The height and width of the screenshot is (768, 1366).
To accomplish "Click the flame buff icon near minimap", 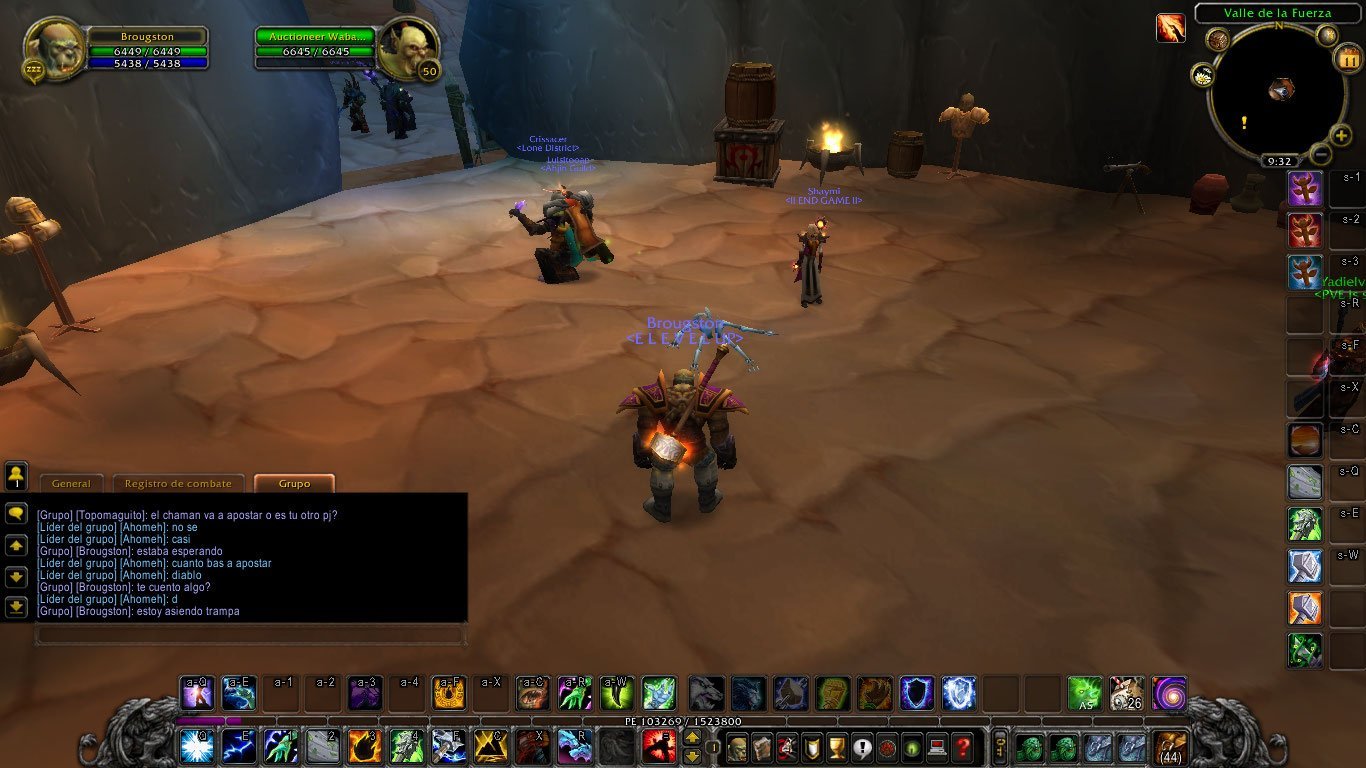I will click(x=1170, y=28).
